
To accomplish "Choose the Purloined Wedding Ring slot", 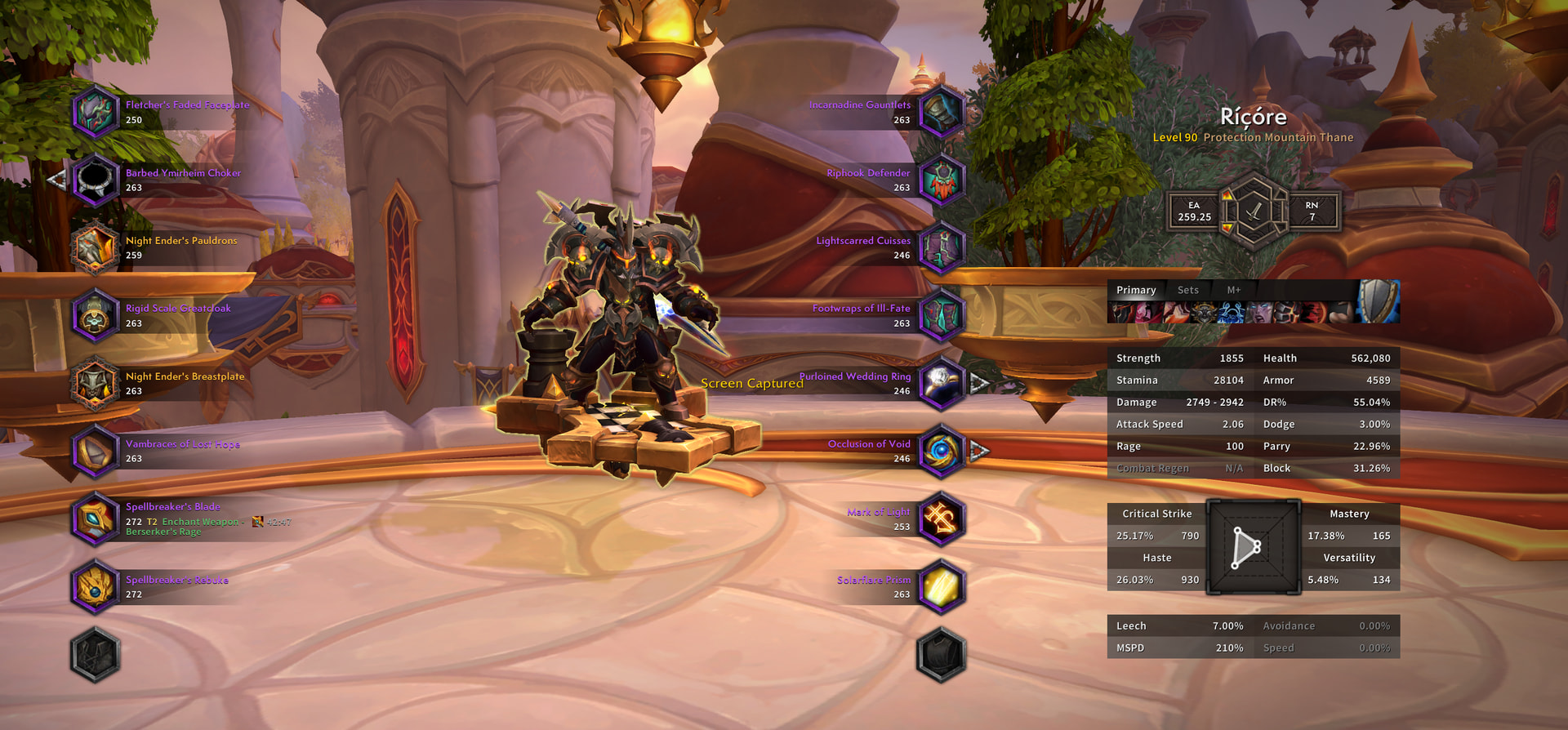I will pyautogui.click(x=942, y=383).
